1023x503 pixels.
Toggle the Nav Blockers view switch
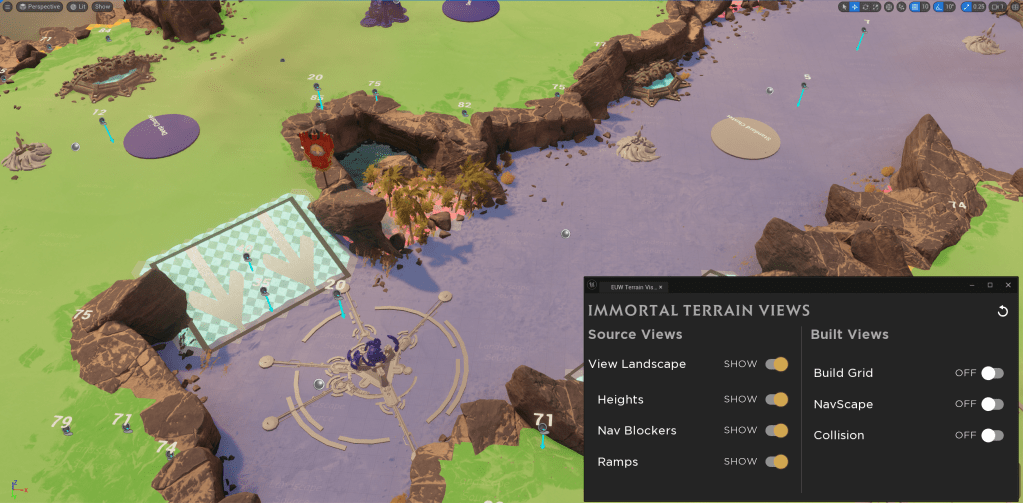777,430
